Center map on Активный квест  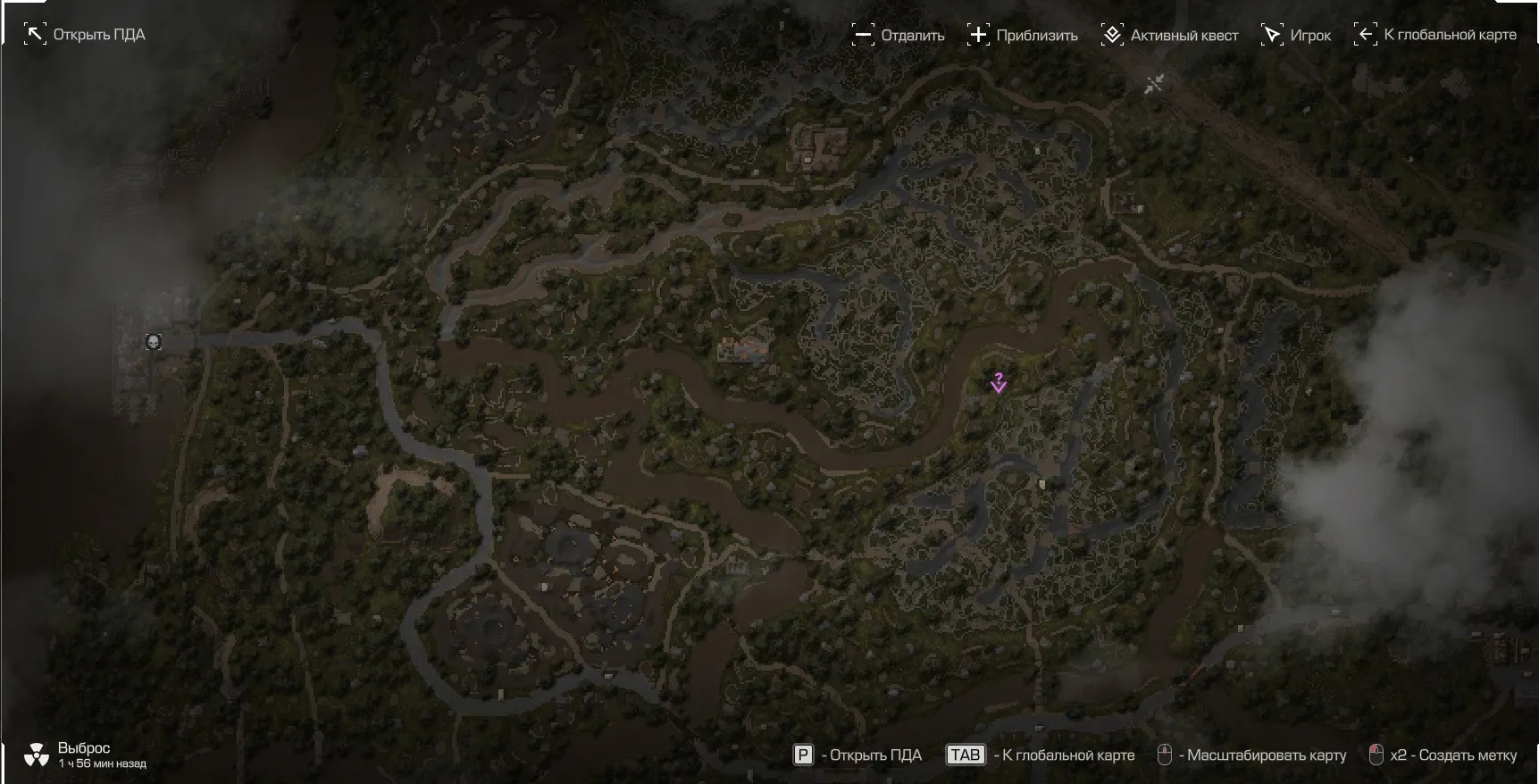pos(1169,36)
